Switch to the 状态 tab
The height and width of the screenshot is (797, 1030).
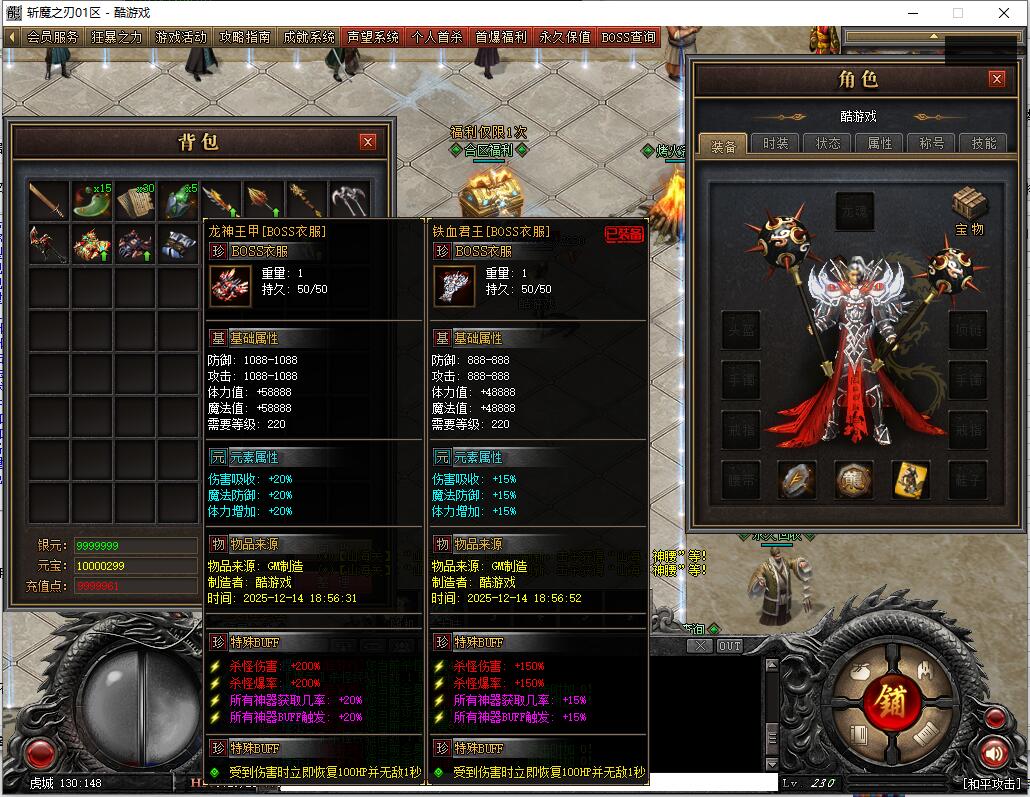(828, 144)
